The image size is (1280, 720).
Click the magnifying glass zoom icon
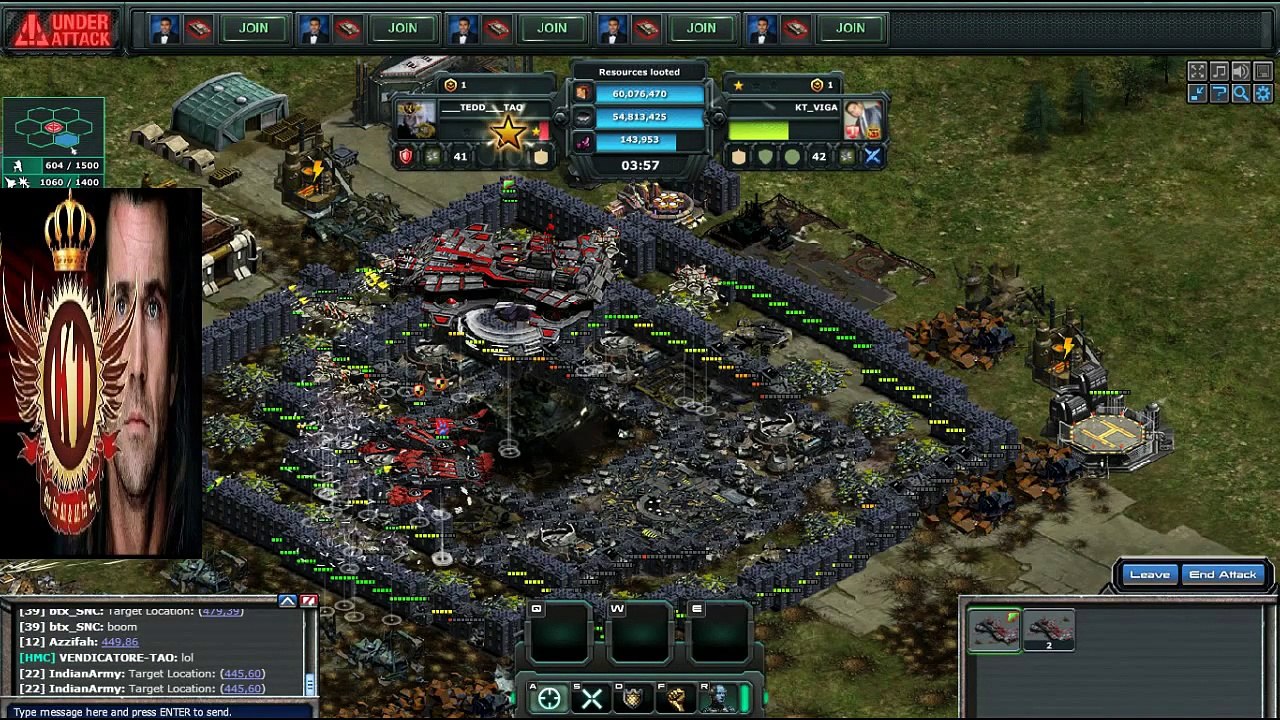(x=1240, y=93)
